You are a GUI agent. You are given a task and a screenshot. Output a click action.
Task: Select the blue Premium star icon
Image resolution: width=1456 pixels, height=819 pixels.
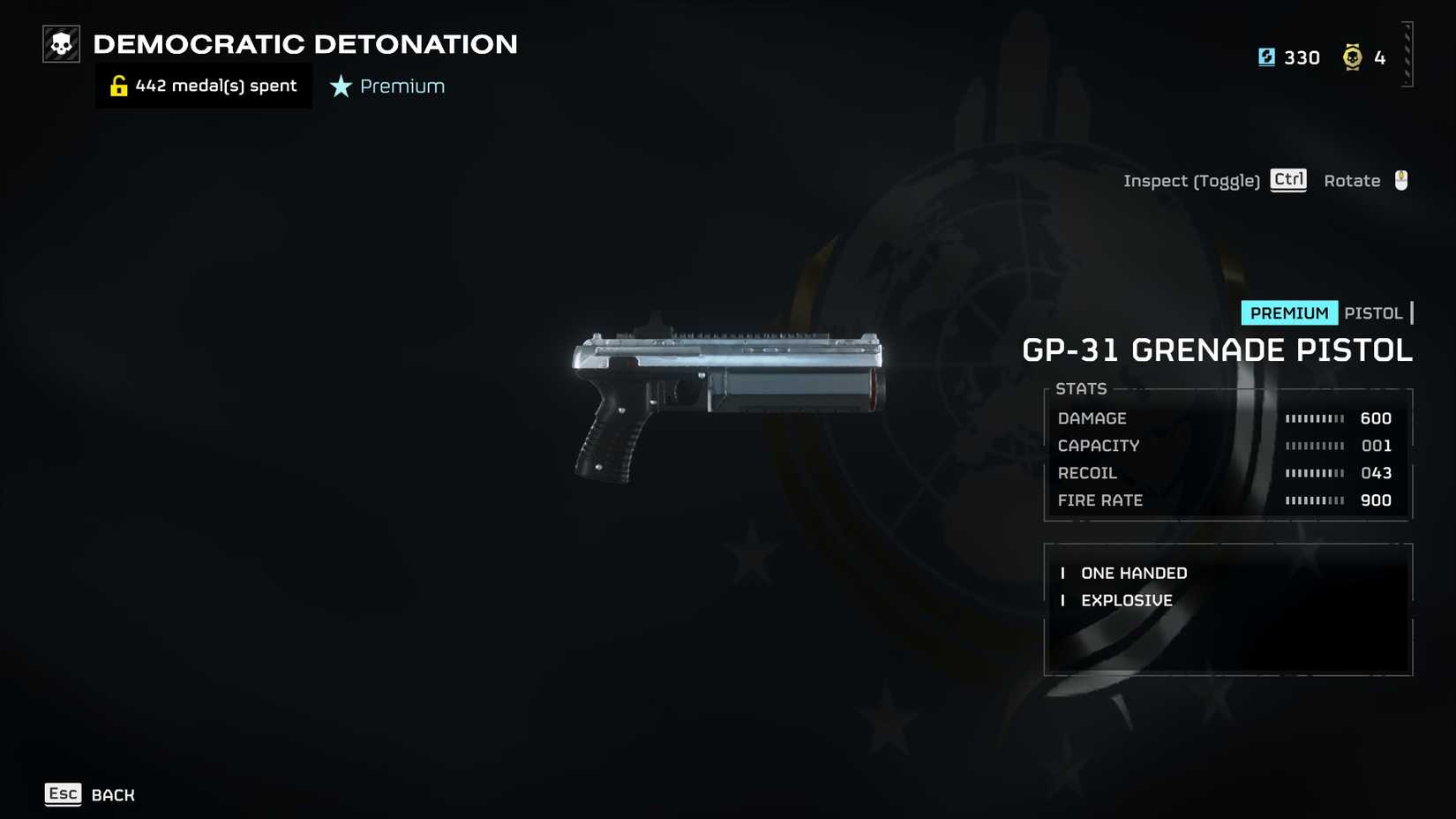coord(339,86)
